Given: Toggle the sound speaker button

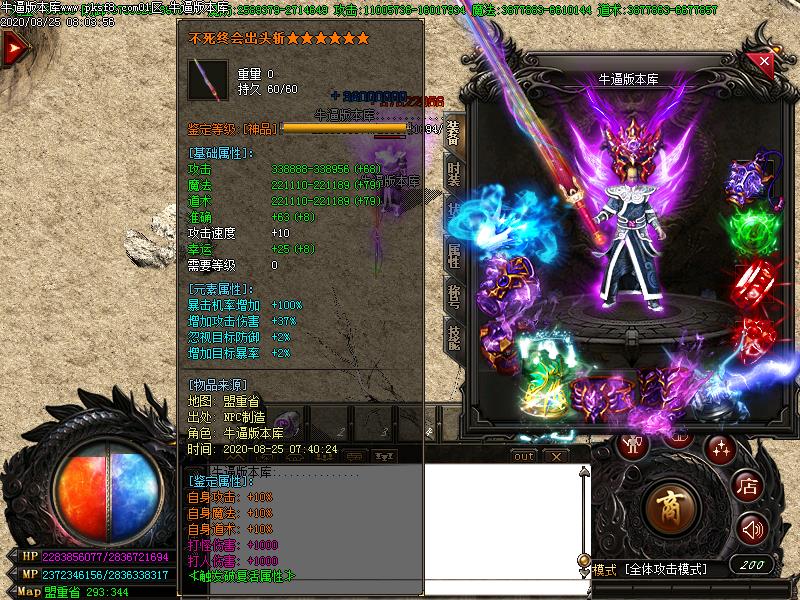Looking at the screenshot, I should pyautogui.click(x=752, y=529).
